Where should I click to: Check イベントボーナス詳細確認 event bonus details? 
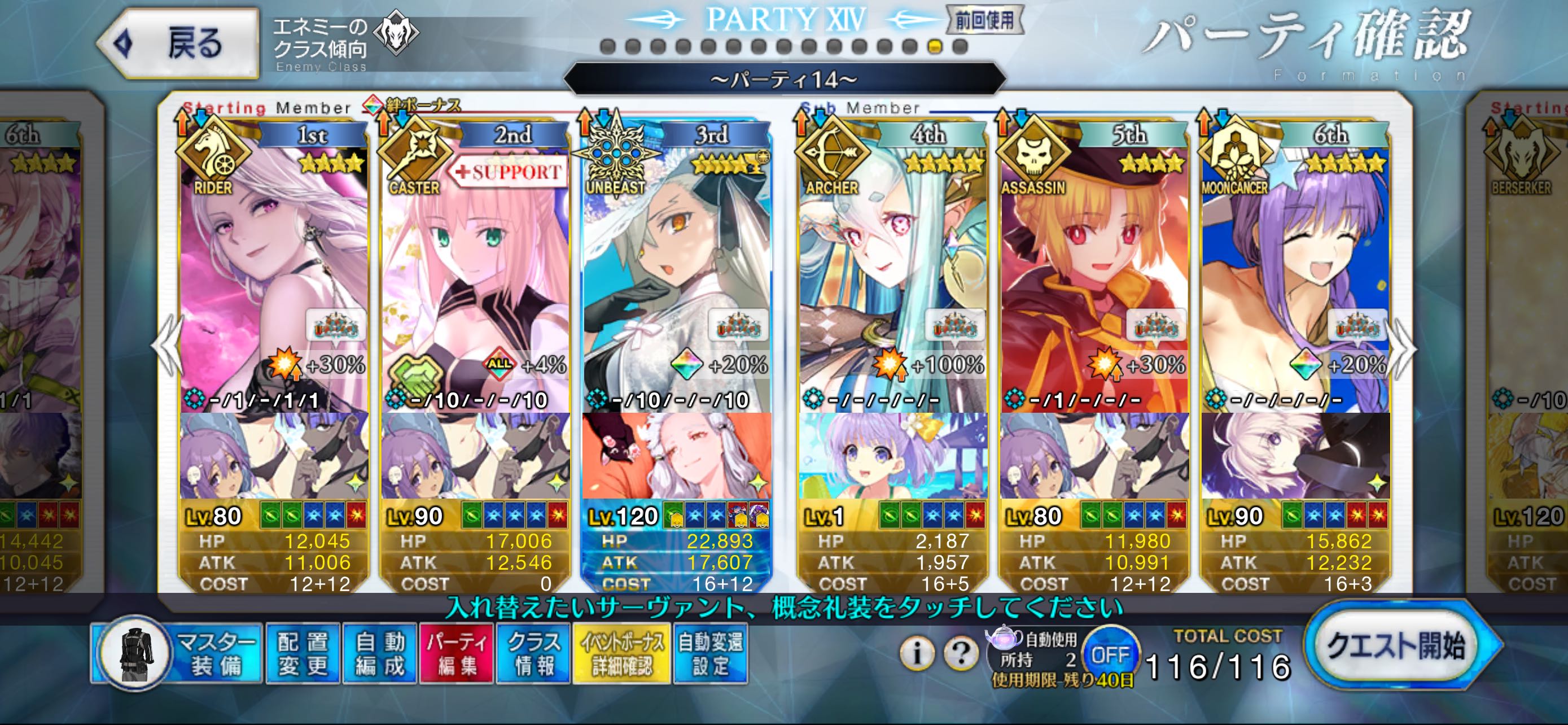[x=621, y=654]
